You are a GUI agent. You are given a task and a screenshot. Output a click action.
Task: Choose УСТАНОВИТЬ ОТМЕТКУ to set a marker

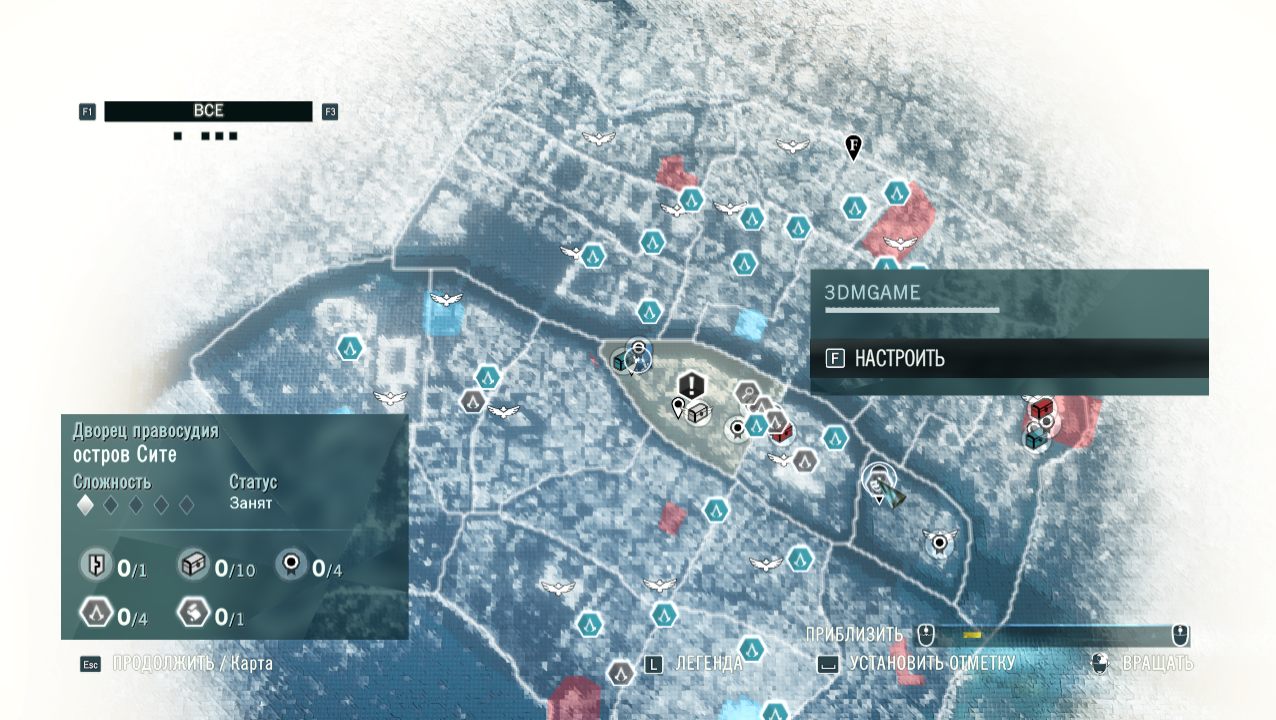931,663
